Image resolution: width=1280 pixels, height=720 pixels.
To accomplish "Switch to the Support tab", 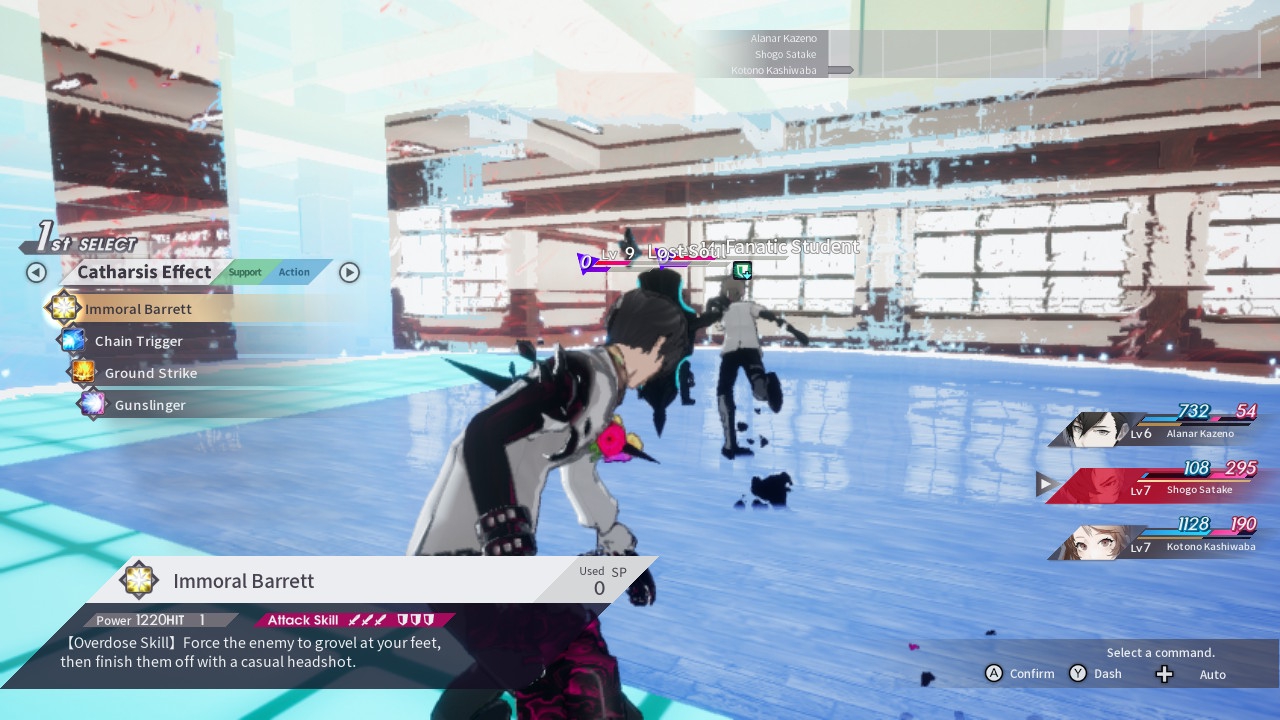I will (244, 272).
